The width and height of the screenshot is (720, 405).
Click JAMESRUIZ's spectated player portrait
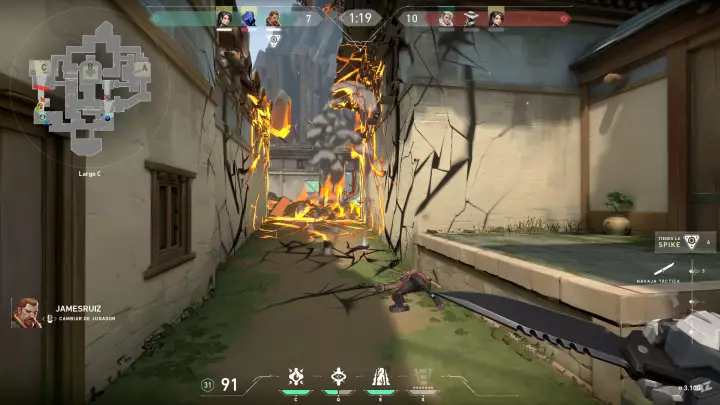coord(27,312)
